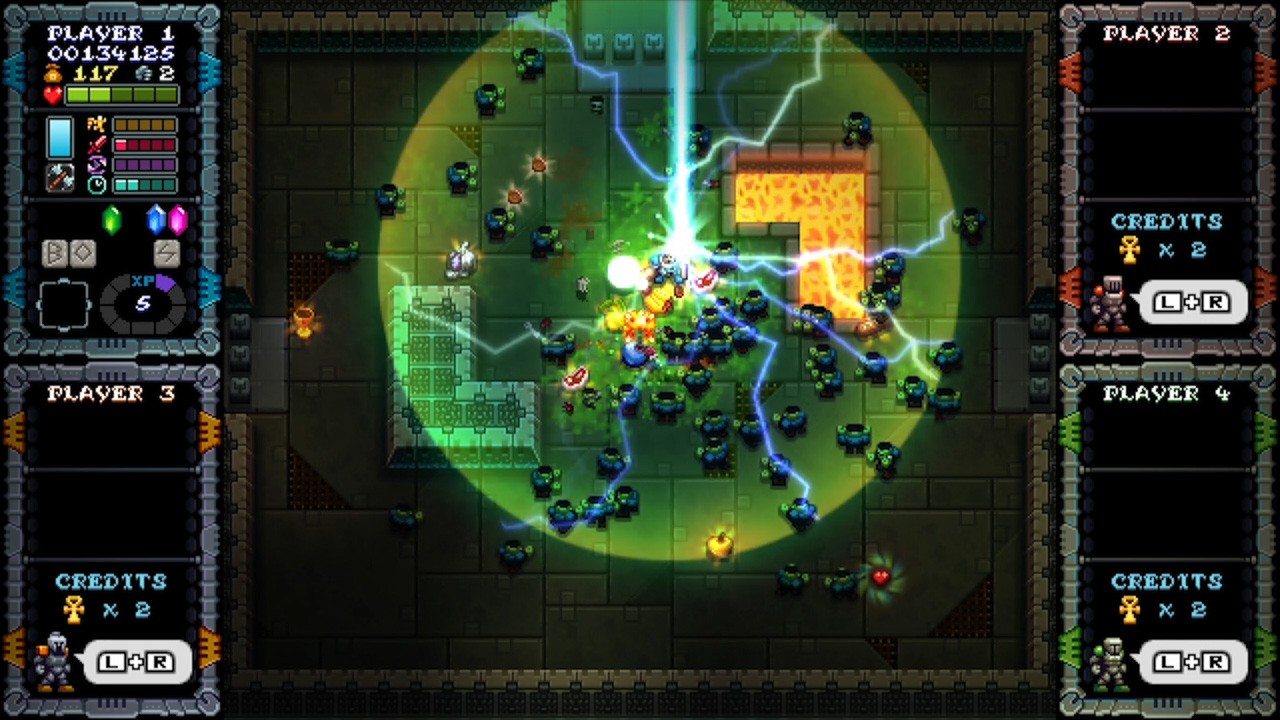1280x720 pixels.
Task: Select the axe sub-weapon icon
Action: click(x=58, y=180)
